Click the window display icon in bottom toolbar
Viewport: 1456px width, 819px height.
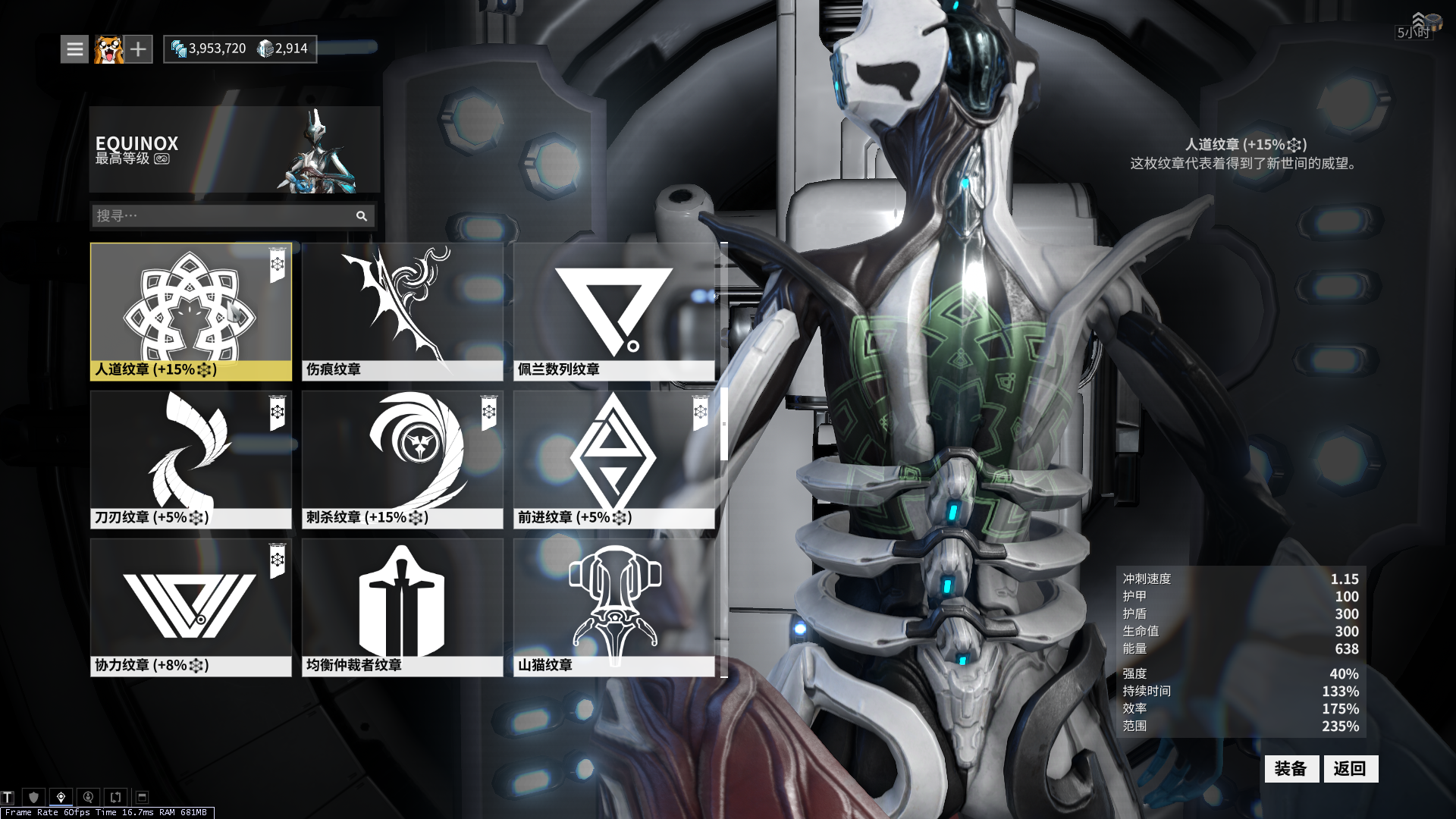point(141,797)
